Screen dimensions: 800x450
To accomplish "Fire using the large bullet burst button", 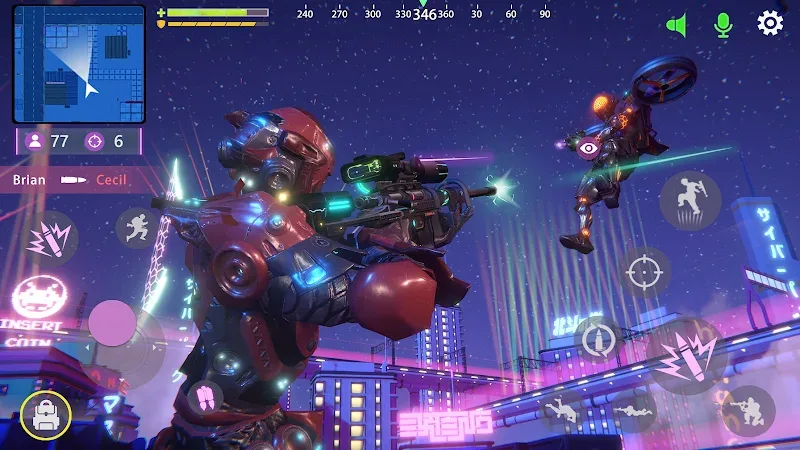I will click(x=686, y=357).
